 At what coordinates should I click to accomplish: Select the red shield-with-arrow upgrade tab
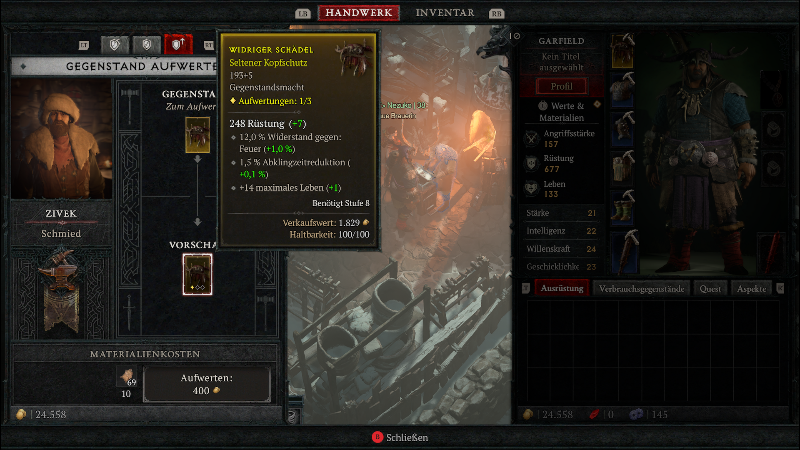pos(179,45)
